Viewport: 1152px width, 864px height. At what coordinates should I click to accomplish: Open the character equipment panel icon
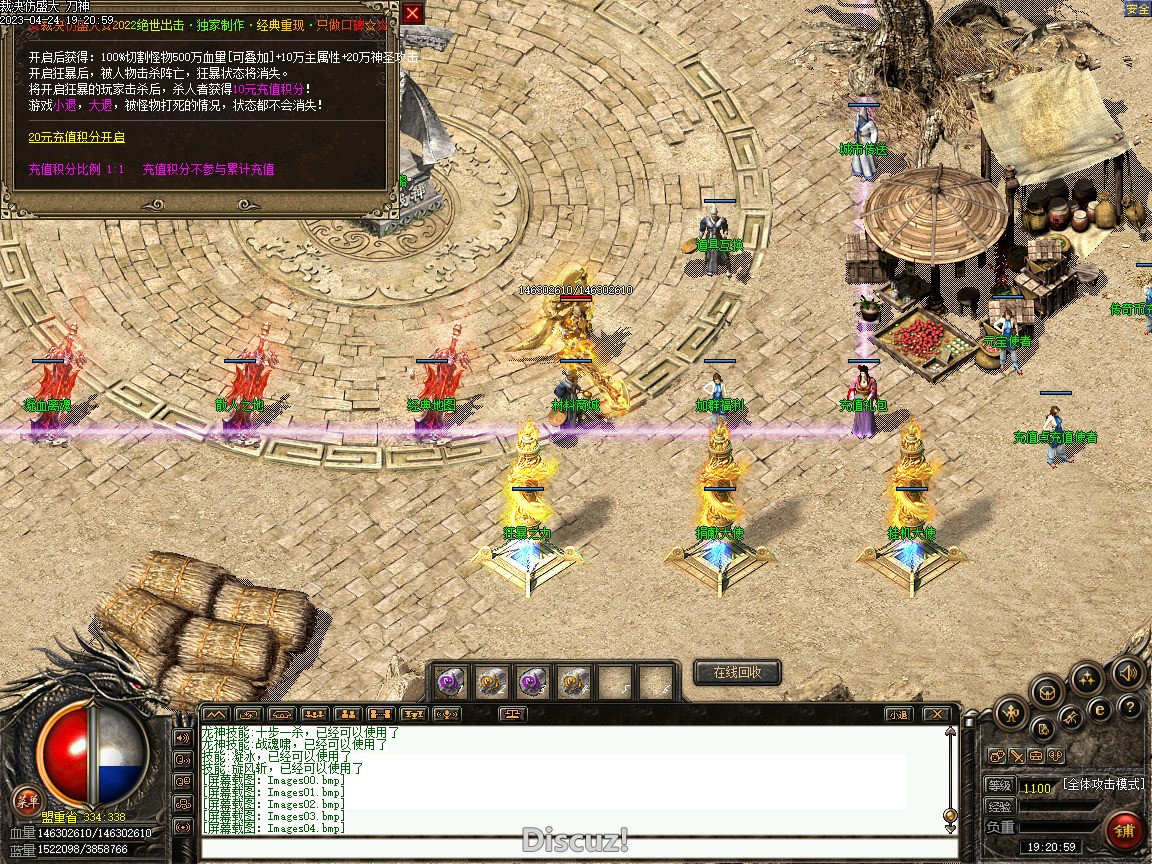(1011, 713)
